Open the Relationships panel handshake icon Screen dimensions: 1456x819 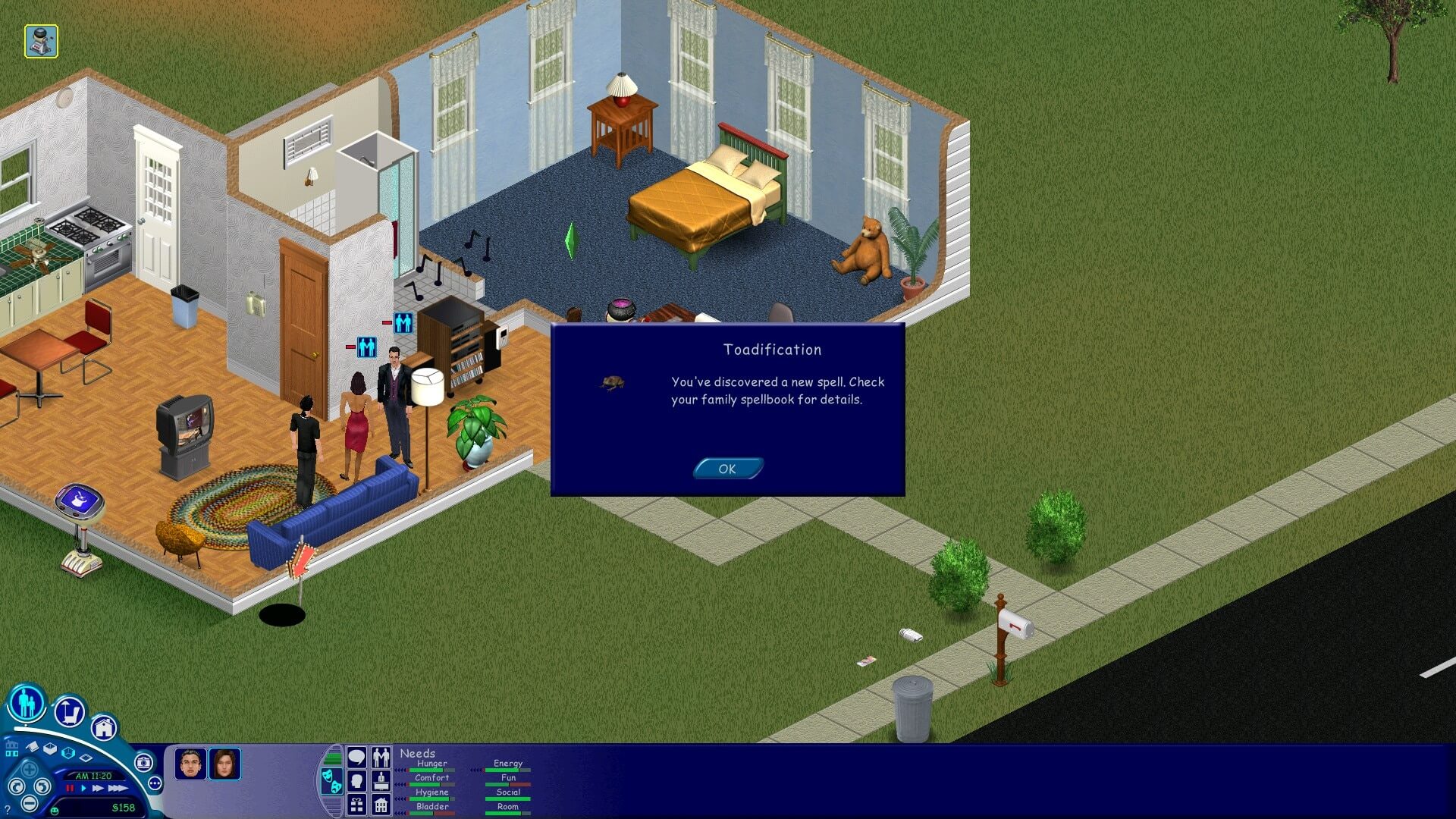[381, 758]
